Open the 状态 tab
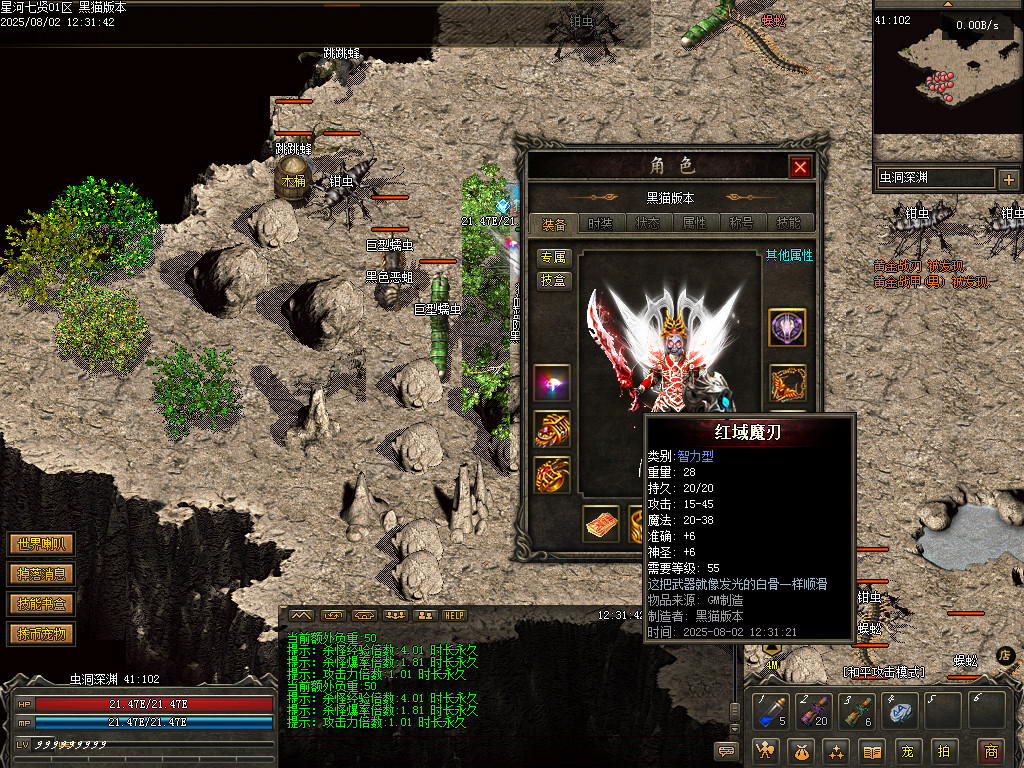The width and height of the screenshot is (1024, 768). pyautogui.click(x=647, y=224)
